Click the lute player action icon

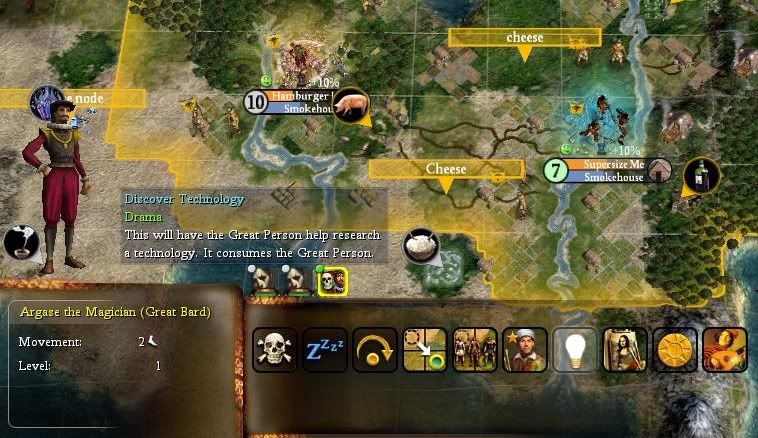click(725, 350)
